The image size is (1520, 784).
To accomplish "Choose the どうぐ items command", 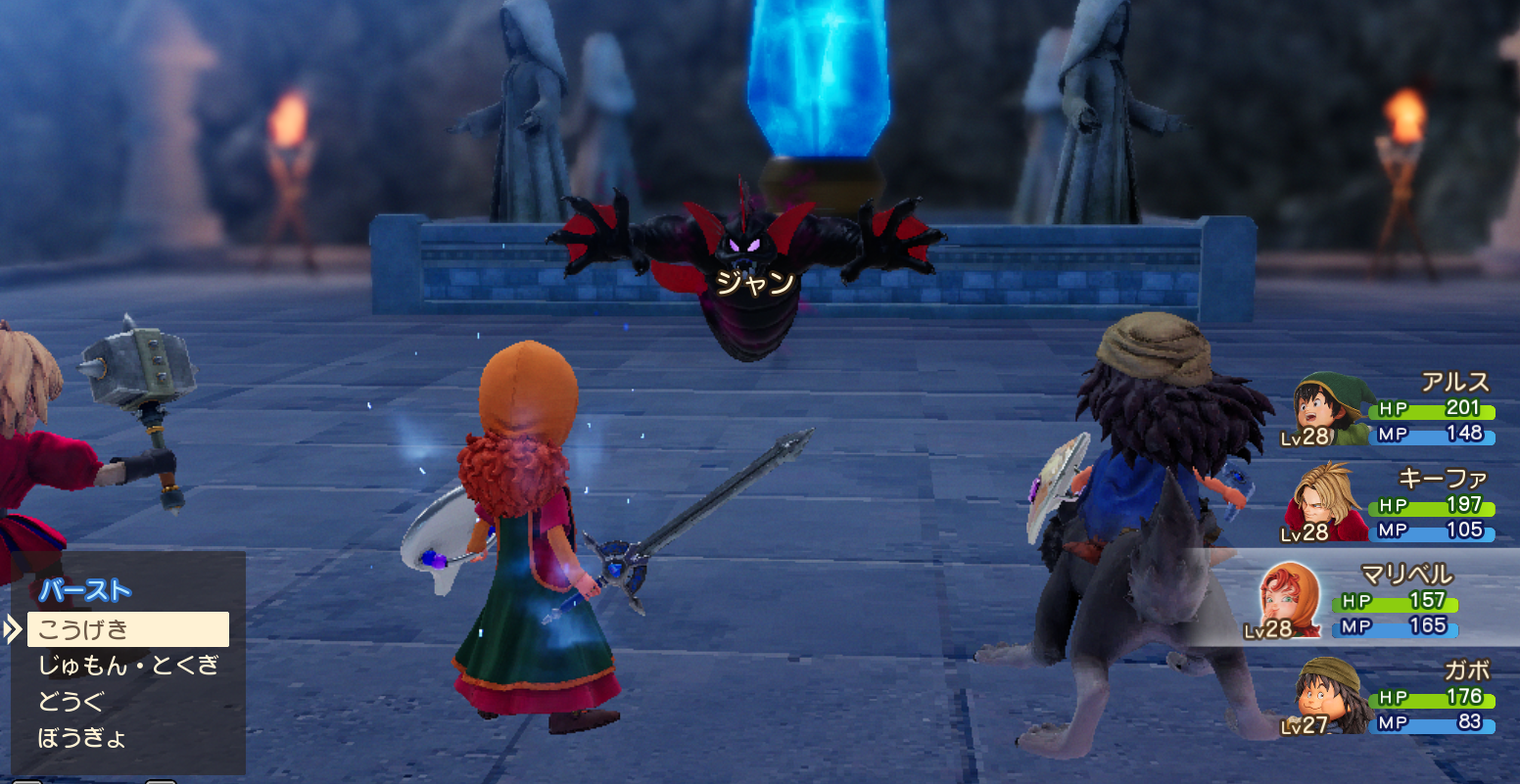I will click(71, 702).
